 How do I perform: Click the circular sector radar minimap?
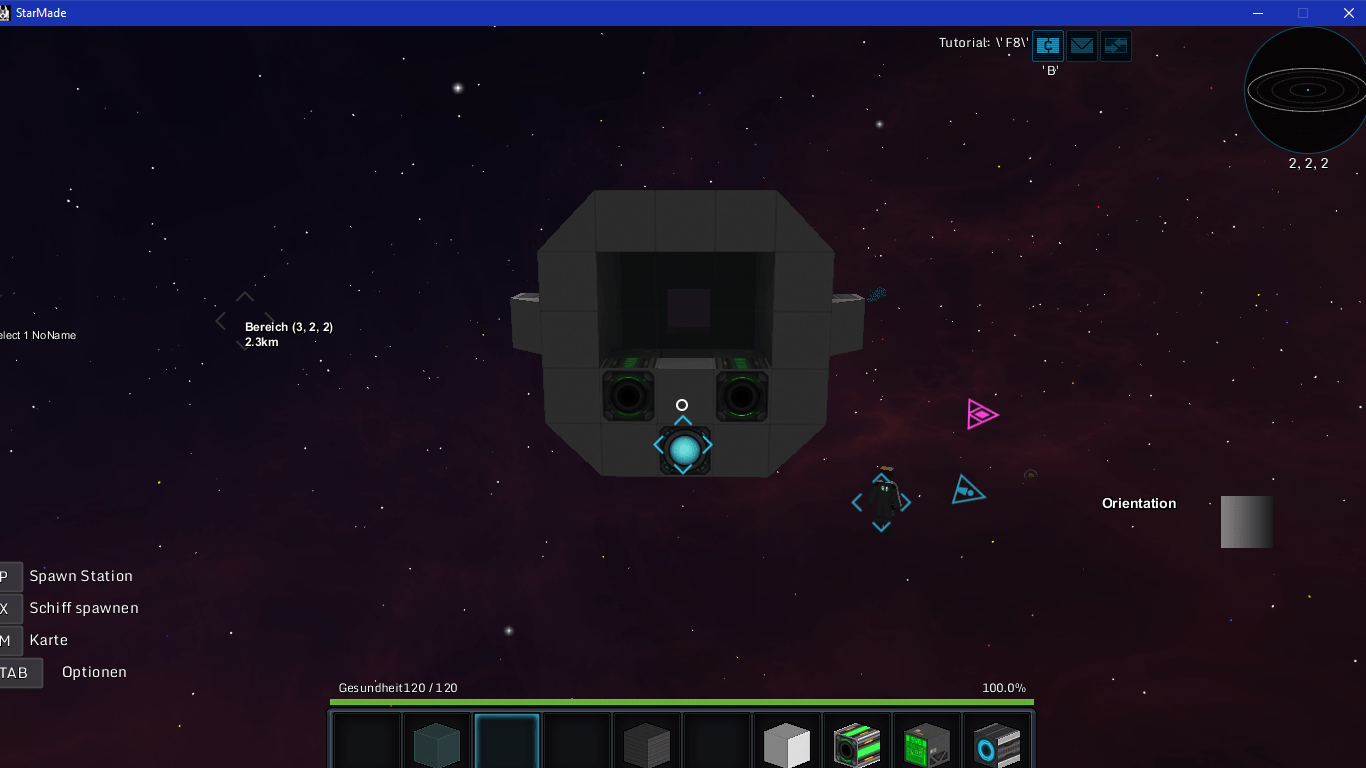tap(1306, 90)
